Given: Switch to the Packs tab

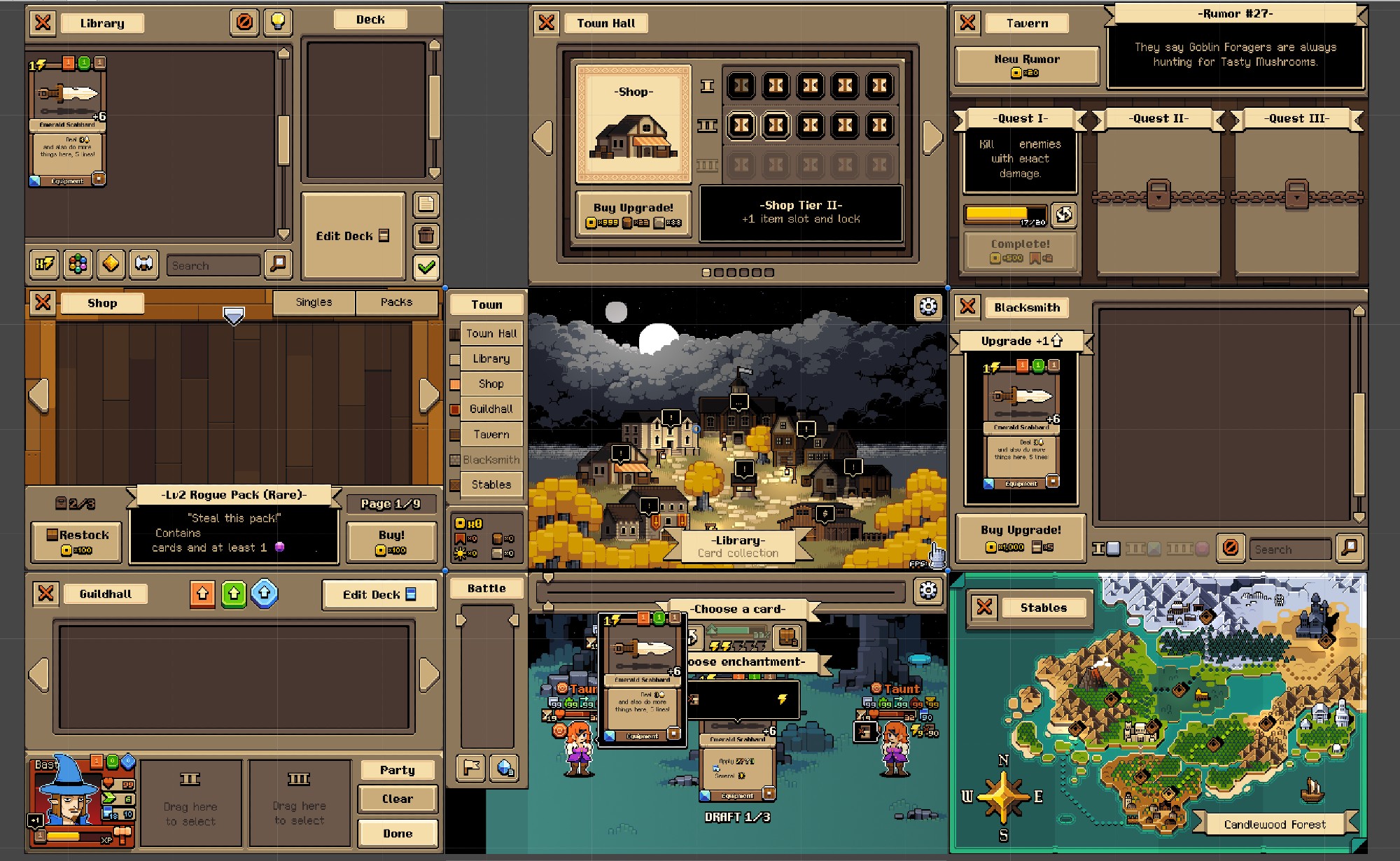Looking at the screenshot, I should click(396, 302).
